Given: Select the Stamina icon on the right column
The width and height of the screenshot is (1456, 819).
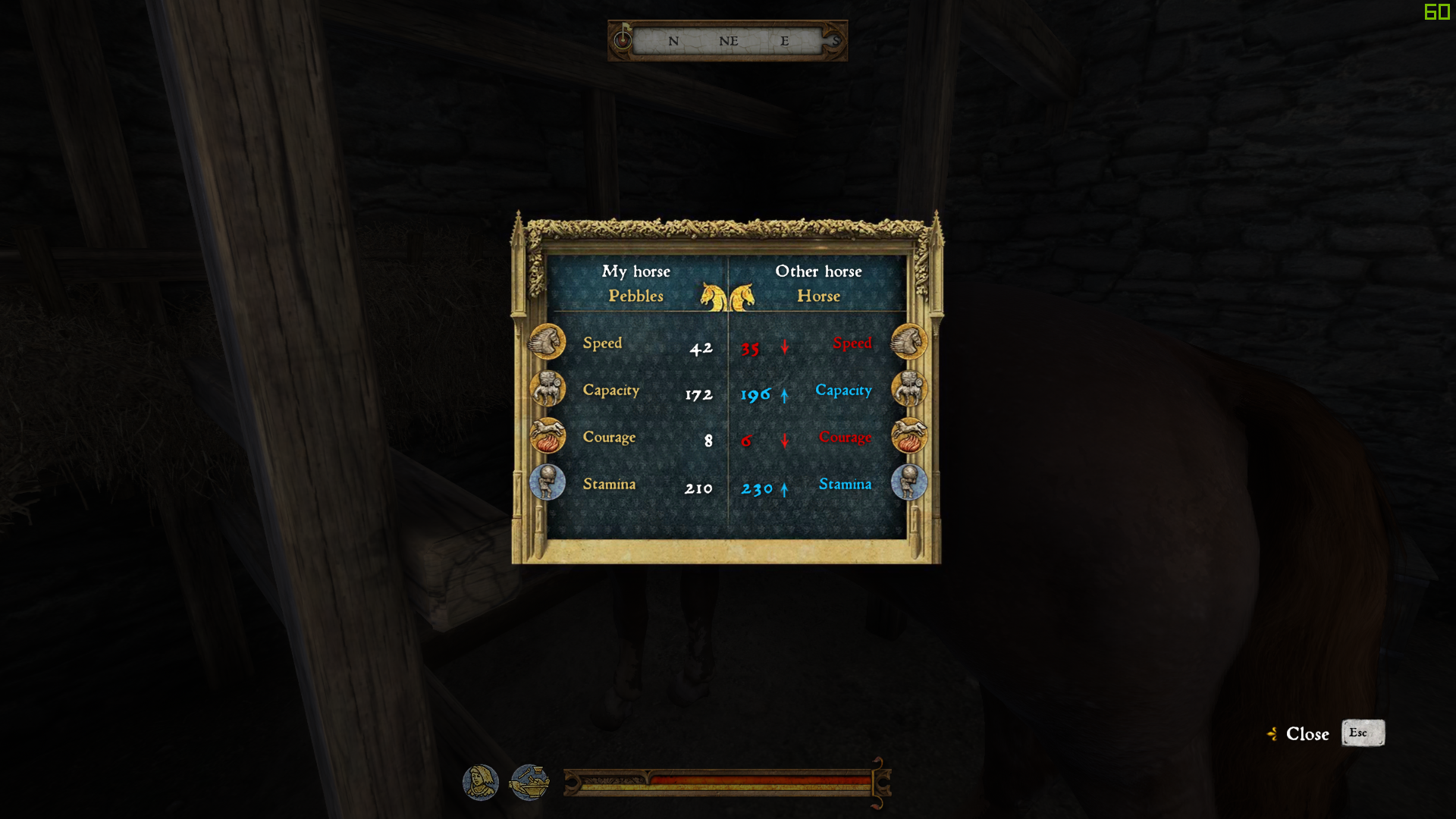Looking at the screenshot, I should 908,482.
